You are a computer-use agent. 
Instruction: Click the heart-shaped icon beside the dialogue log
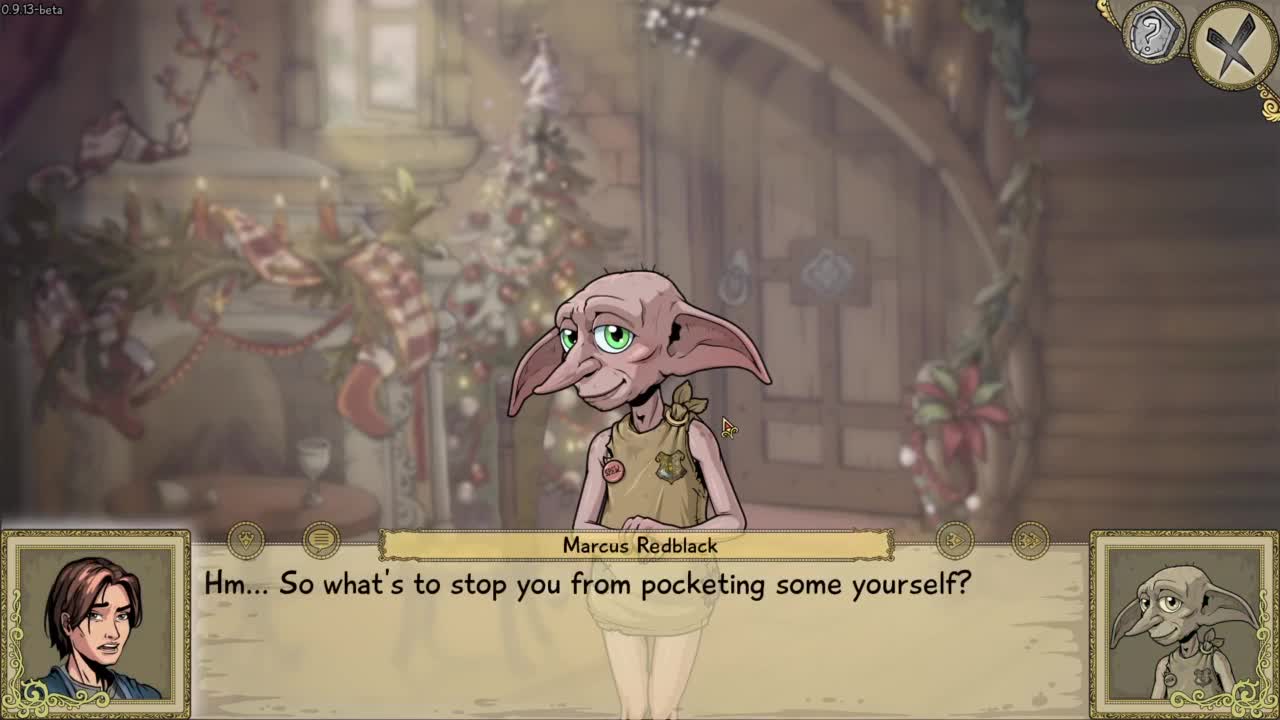[x=246, y=541]
